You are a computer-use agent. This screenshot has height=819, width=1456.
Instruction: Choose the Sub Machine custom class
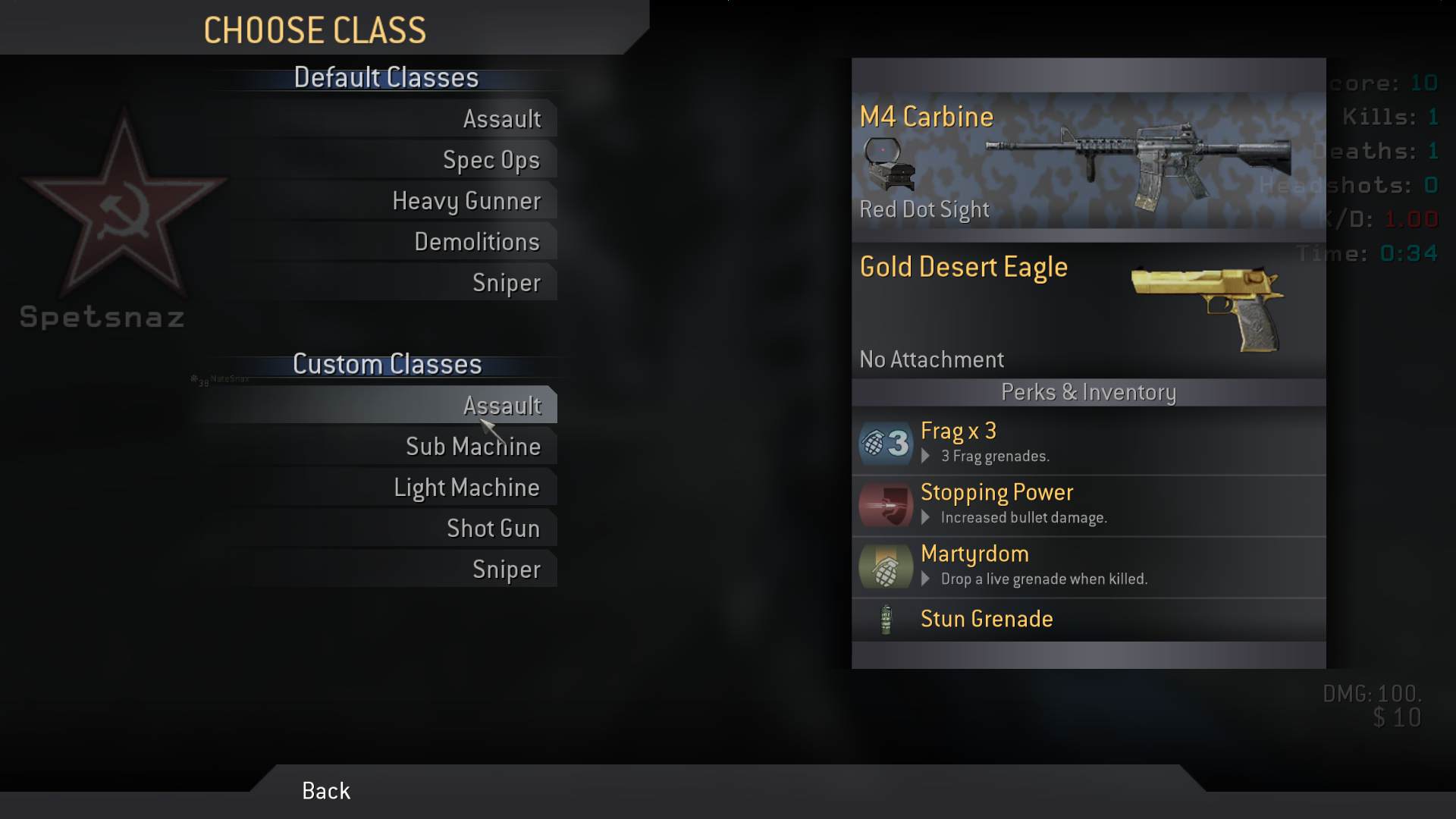coord(472,447)
